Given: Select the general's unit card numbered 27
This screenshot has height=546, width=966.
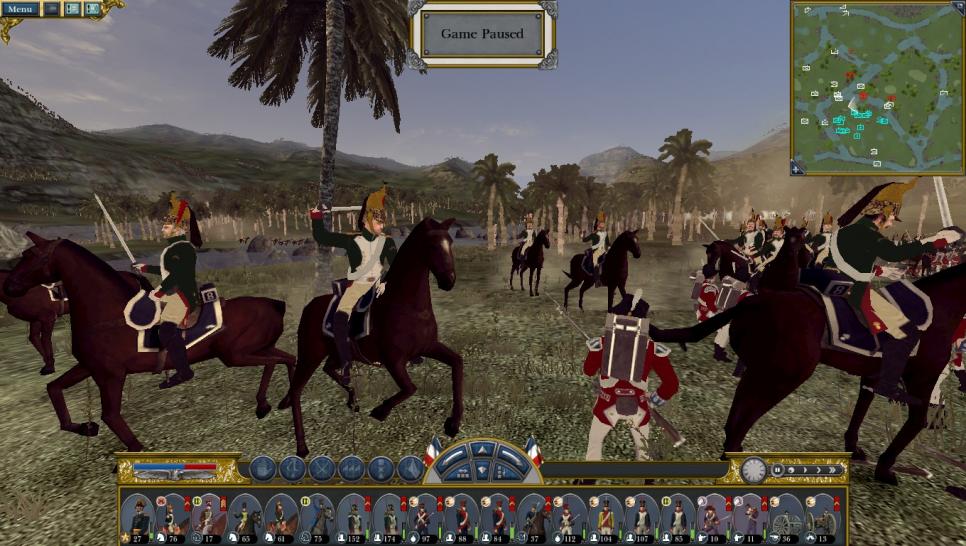Looking at the screenshot, I should tap(137, 516).
